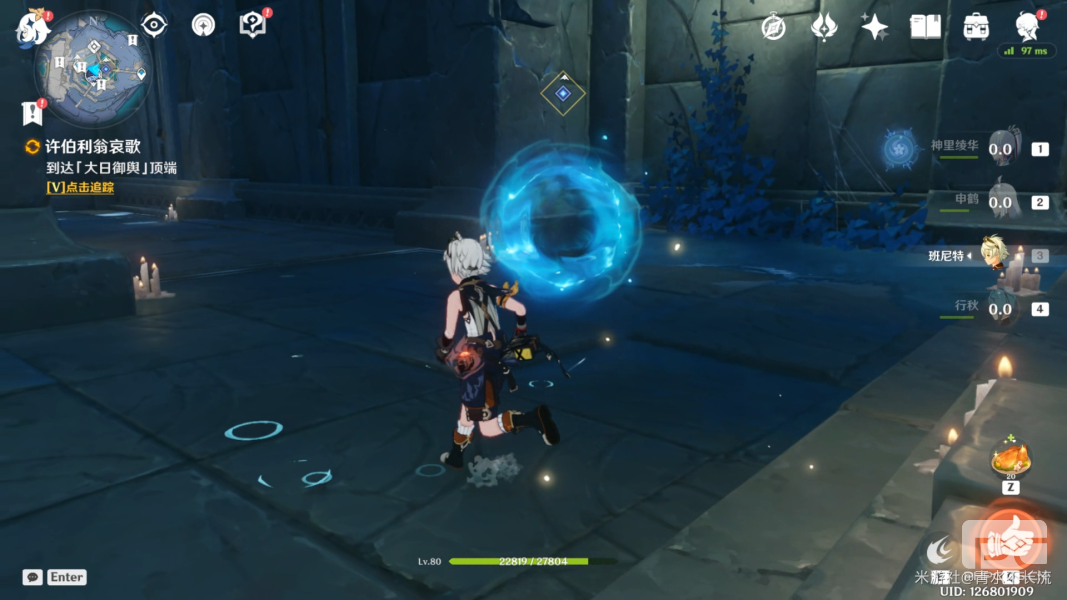Open the compass adventure handbook icon
Image resolution: width=1067 pixels, height=600 pixels.
pos(773,27)
